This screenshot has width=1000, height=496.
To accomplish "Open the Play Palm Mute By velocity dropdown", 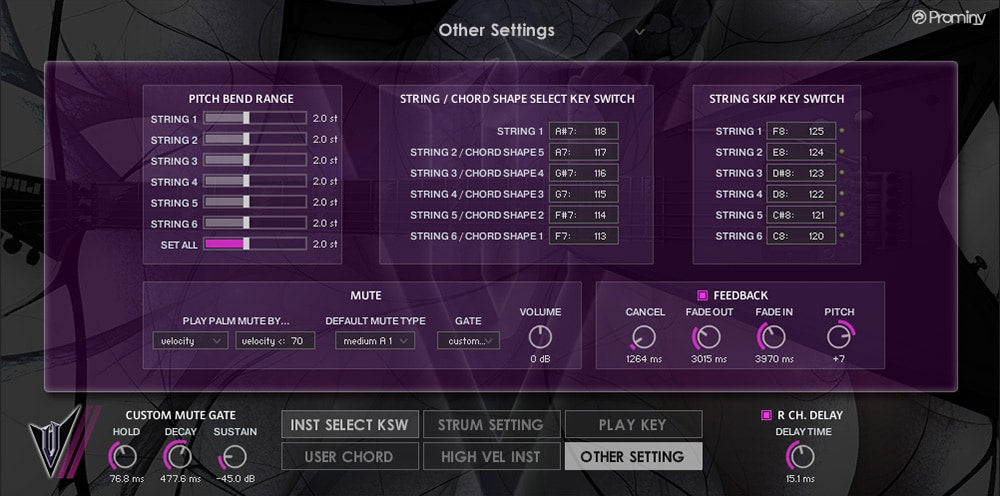I will tap(190, 341).
